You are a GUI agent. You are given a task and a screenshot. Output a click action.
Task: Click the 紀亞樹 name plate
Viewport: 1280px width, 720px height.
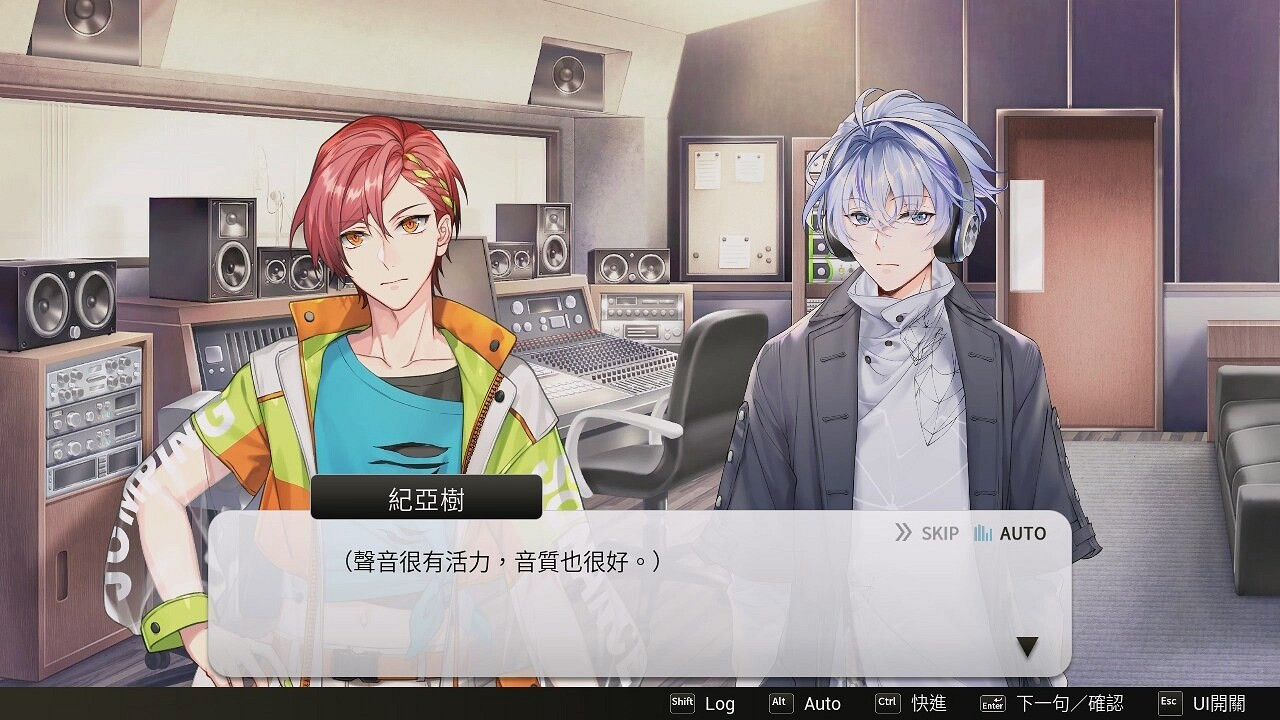pyautogui.click(x=424, y=495)
